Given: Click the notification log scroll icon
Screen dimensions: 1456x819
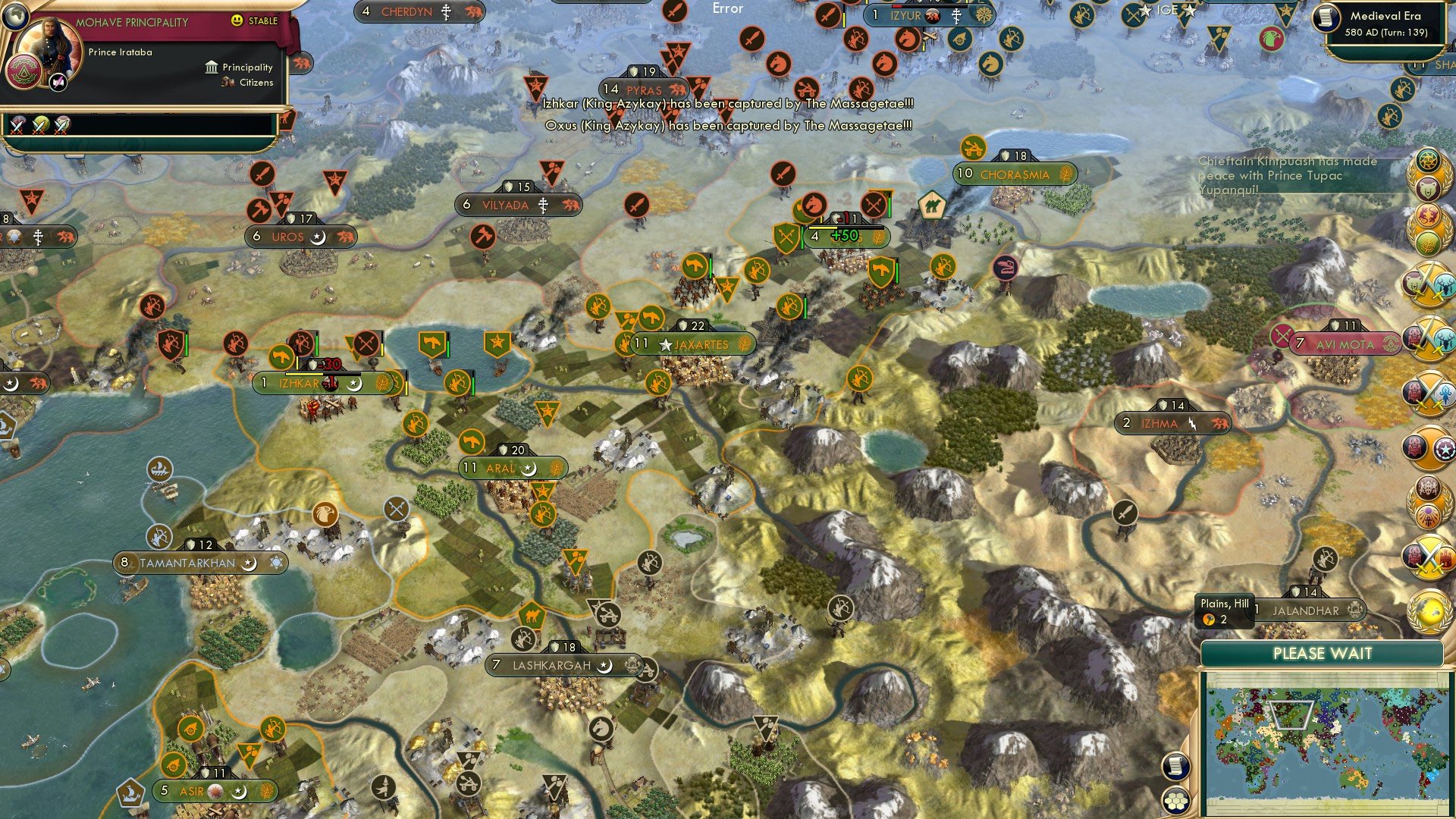Looking at the screenshot, I should [1175, 766].
